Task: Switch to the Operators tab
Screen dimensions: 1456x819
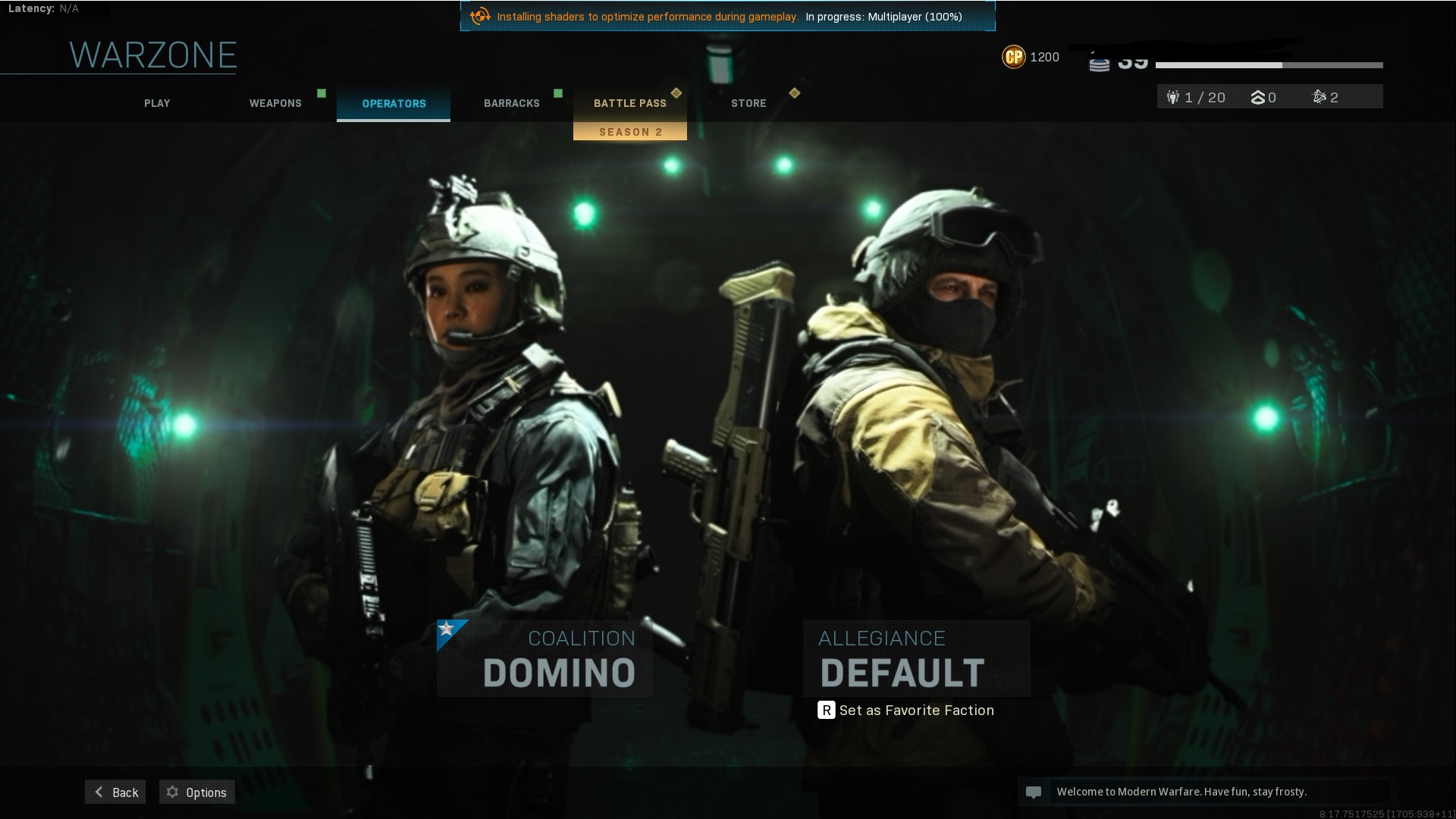Action: [393, 103]
